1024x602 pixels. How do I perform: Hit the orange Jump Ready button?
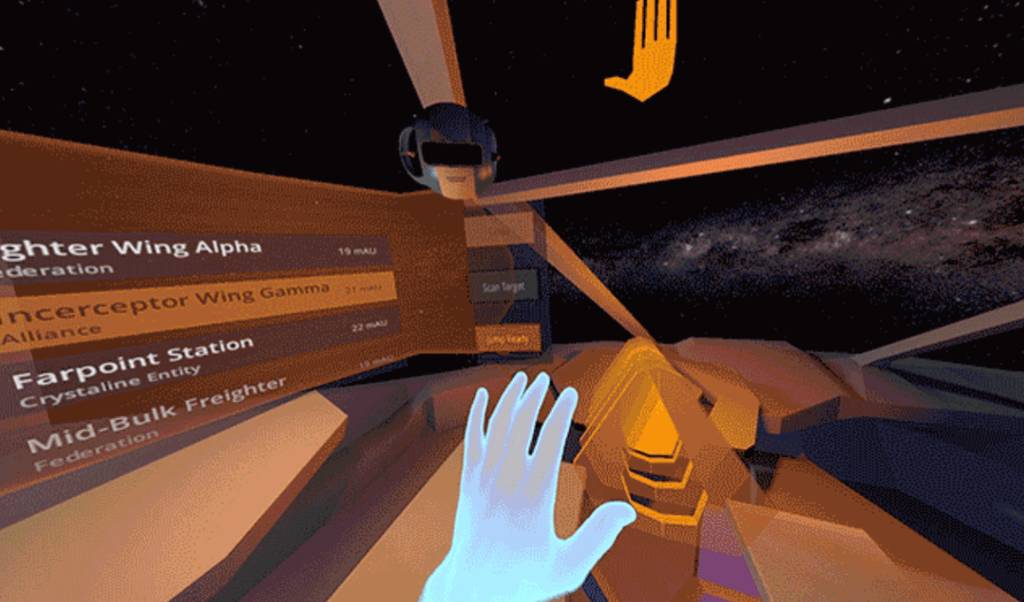click(509, 339)
